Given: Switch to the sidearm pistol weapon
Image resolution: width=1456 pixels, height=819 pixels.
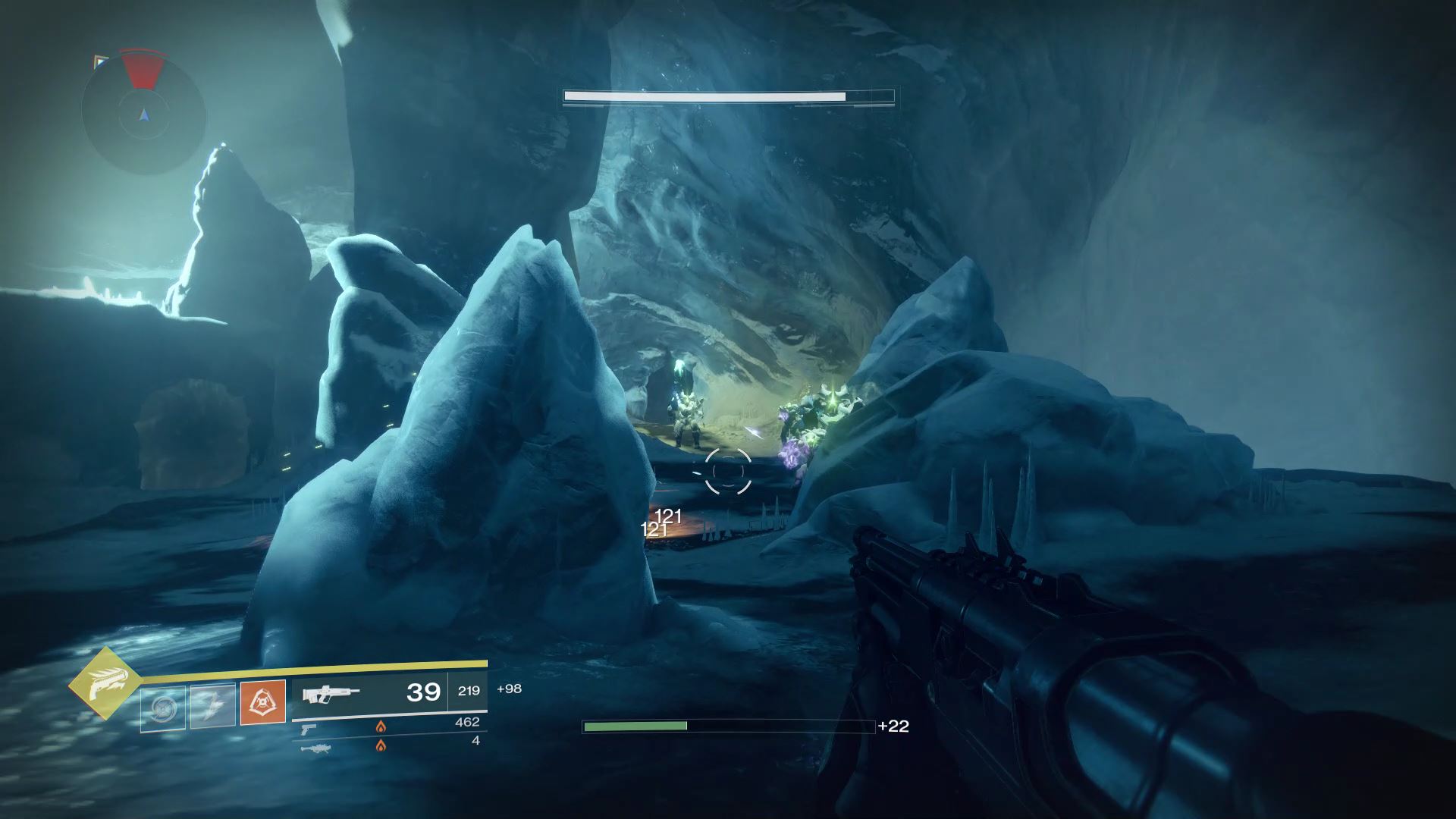Looking at the screenshot, I should 309,727.
